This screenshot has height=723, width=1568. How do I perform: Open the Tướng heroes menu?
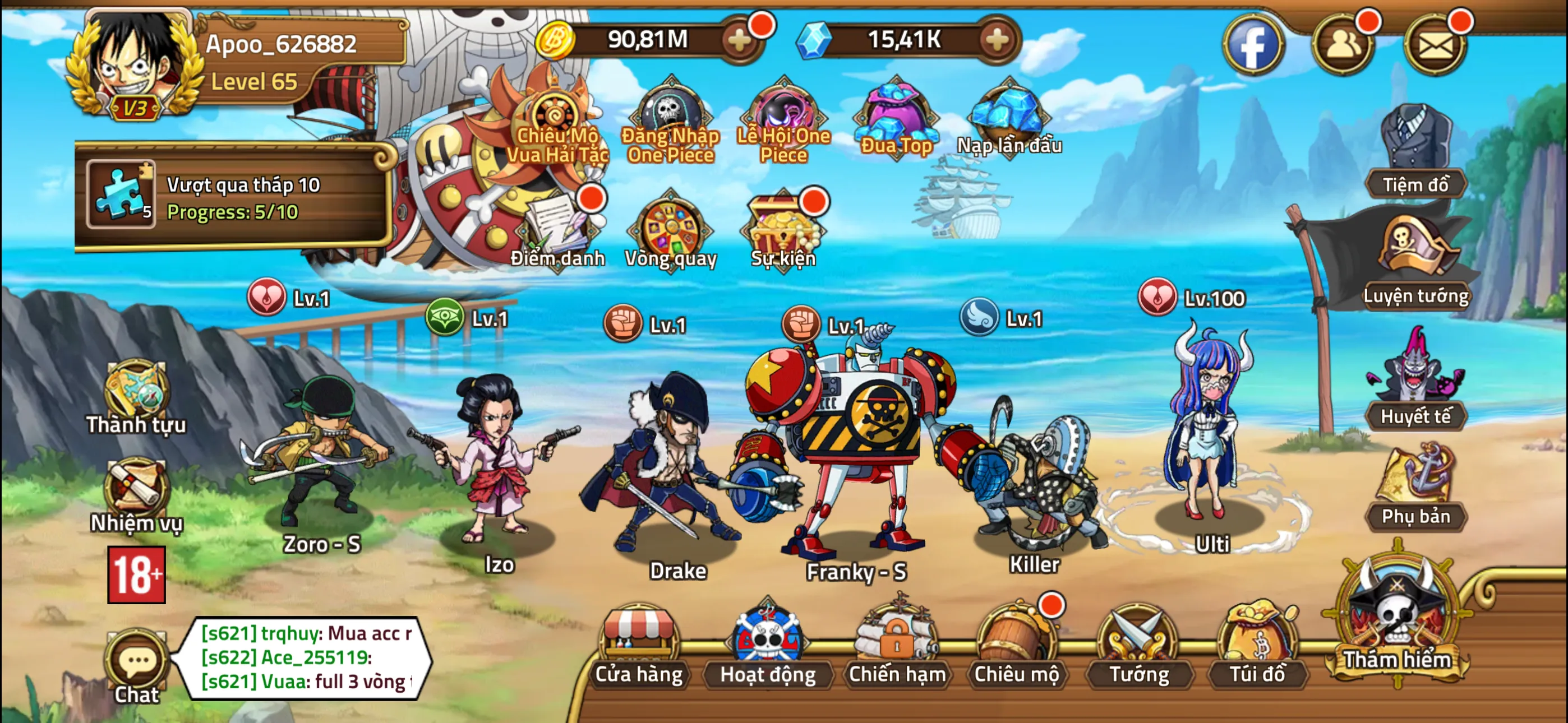(1138, 645)
